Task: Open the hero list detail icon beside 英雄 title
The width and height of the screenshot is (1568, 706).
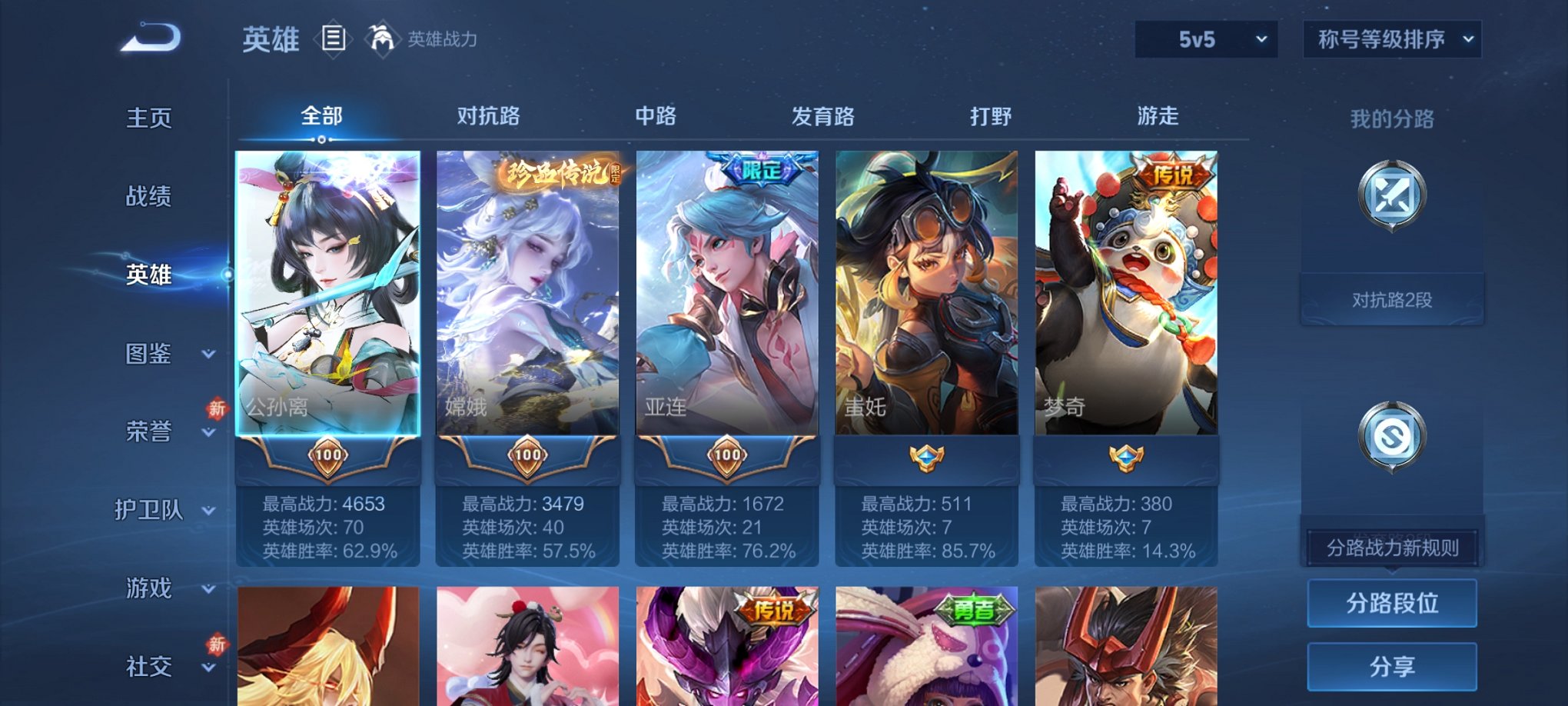Action: [333, 36]
